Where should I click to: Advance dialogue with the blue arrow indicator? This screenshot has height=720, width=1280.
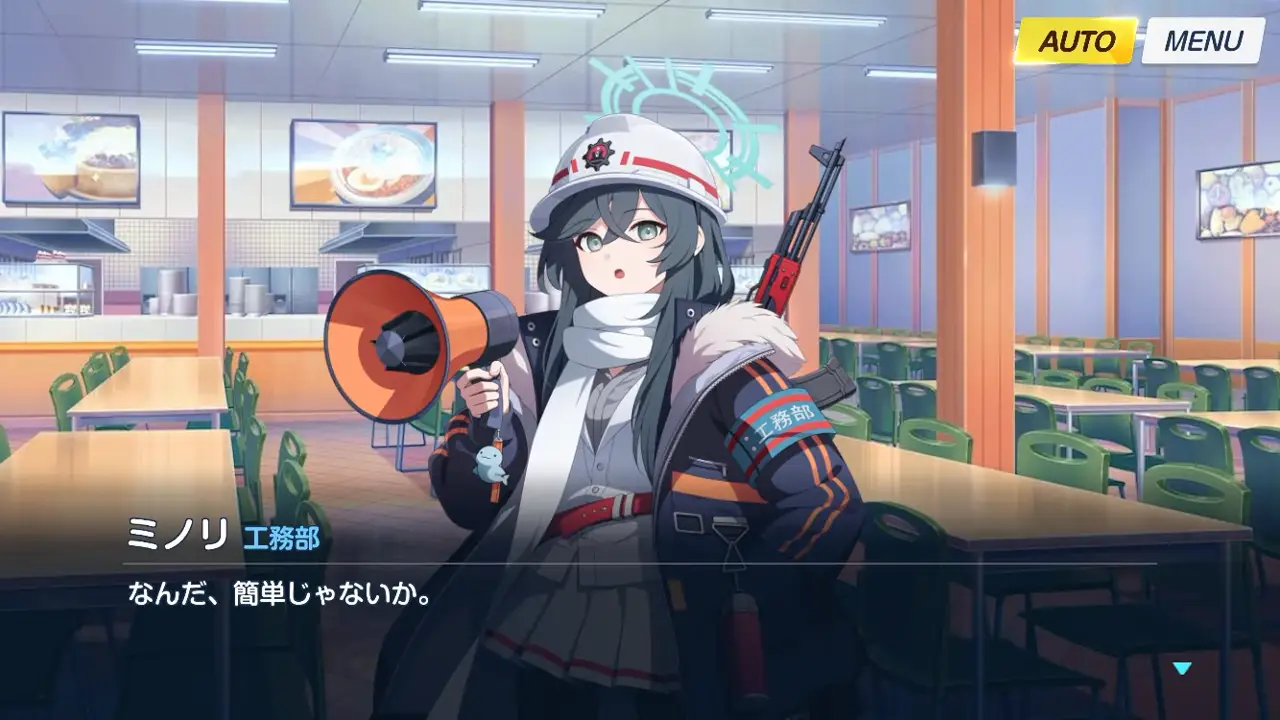coord(1183,668)
